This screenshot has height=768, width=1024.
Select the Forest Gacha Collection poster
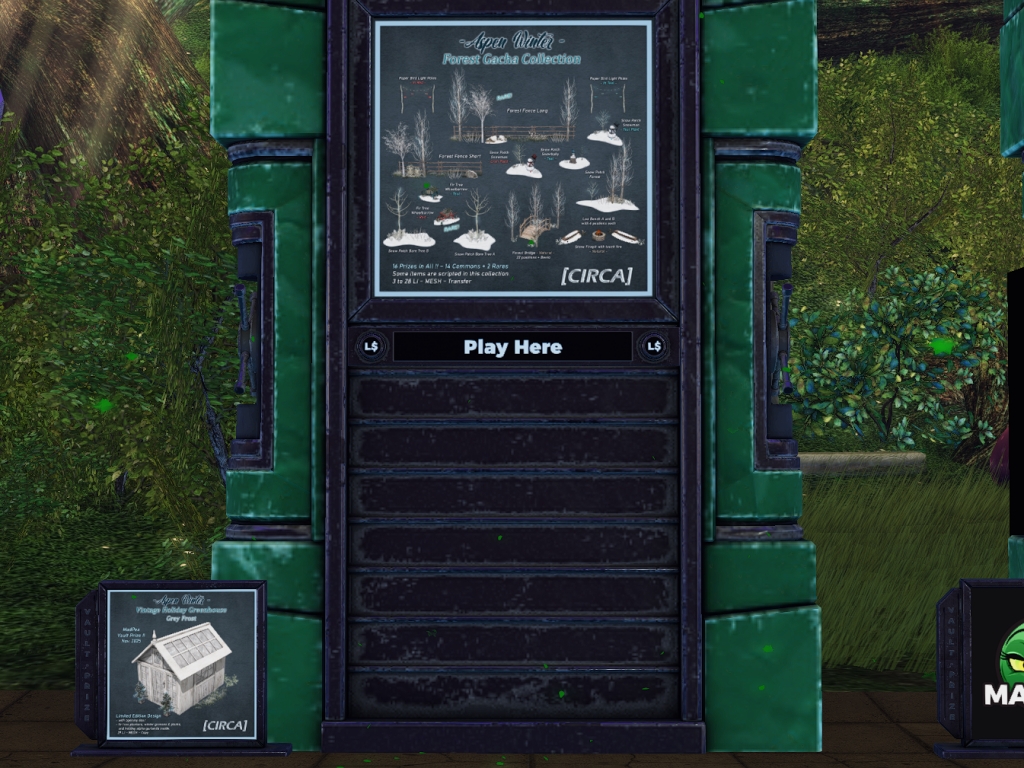tap(512, 158)
